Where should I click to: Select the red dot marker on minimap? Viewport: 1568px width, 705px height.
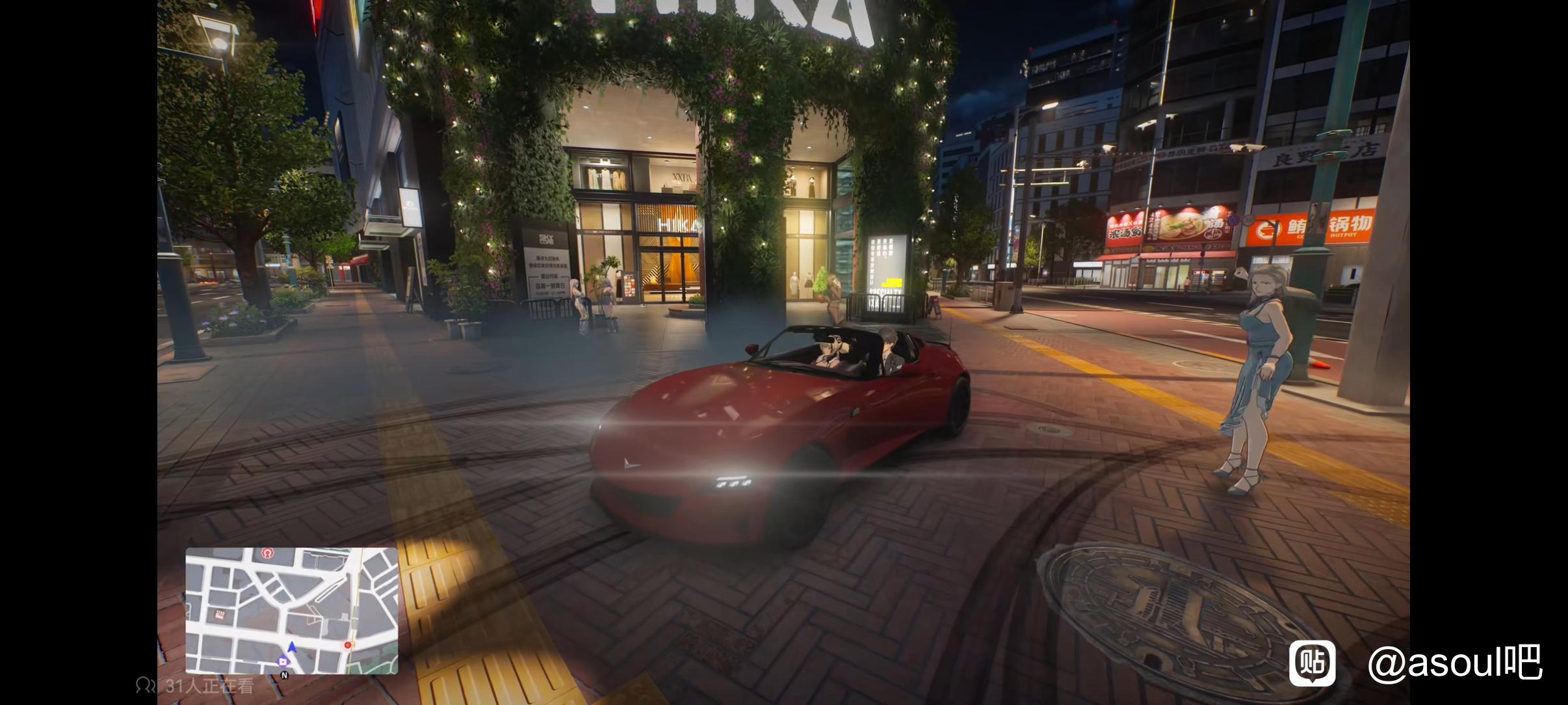[348, 645]
